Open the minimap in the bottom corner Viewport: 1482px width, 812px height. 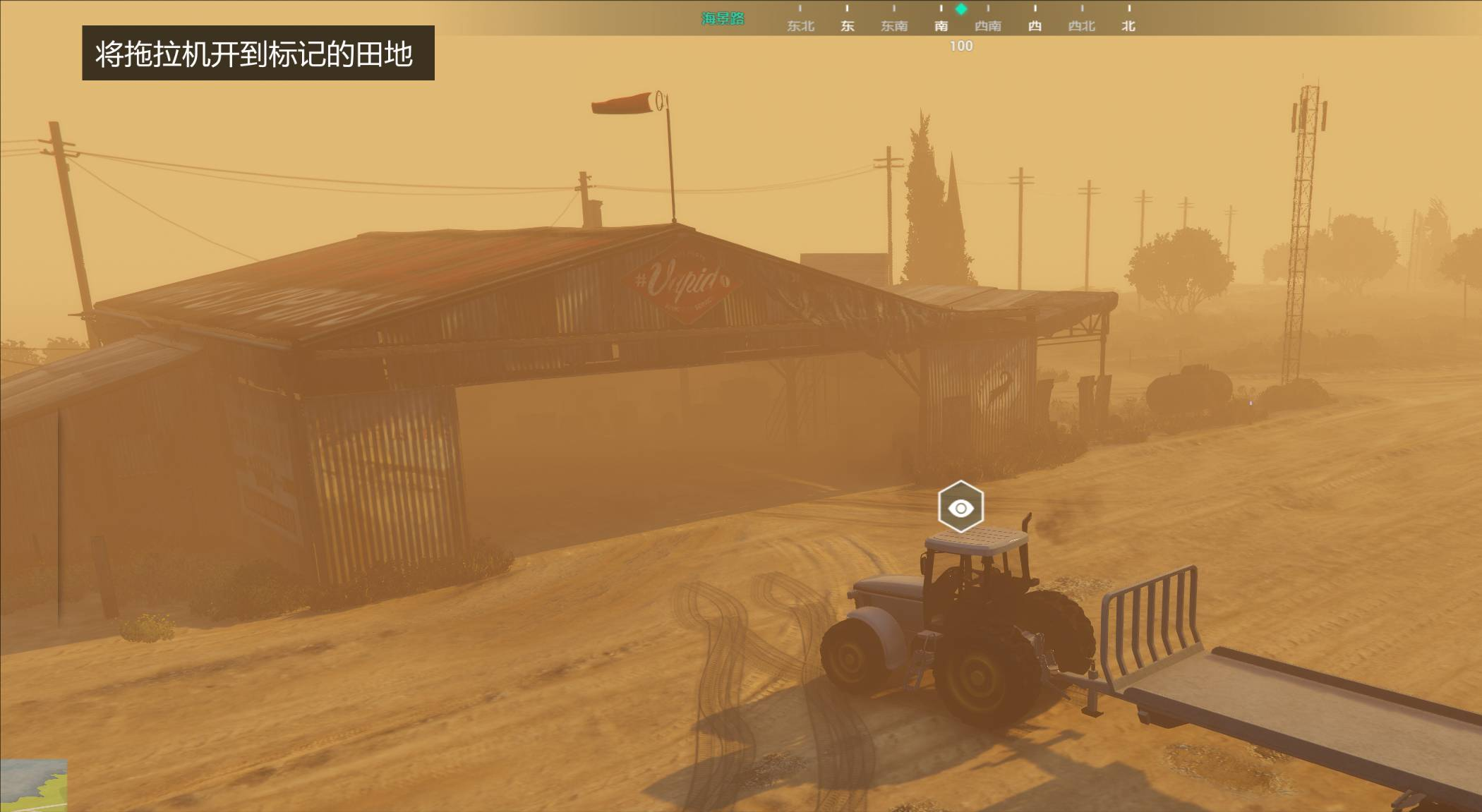33,784
